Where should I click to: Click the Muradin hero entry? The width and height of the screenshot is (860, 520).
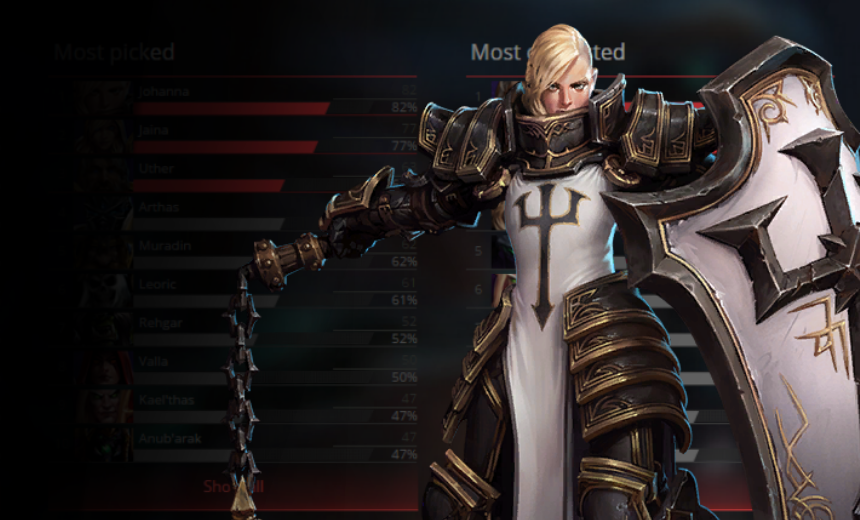tap(164, 246)
